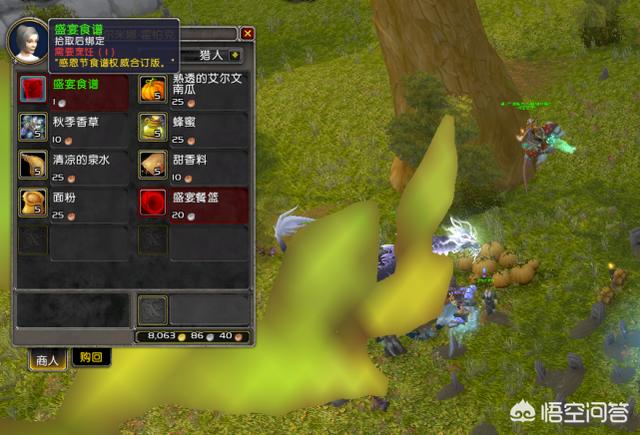Viewport: 640px width, 435px height.
Task: Select the 盛宴餐篮 basket item
Action: point(153,202)
